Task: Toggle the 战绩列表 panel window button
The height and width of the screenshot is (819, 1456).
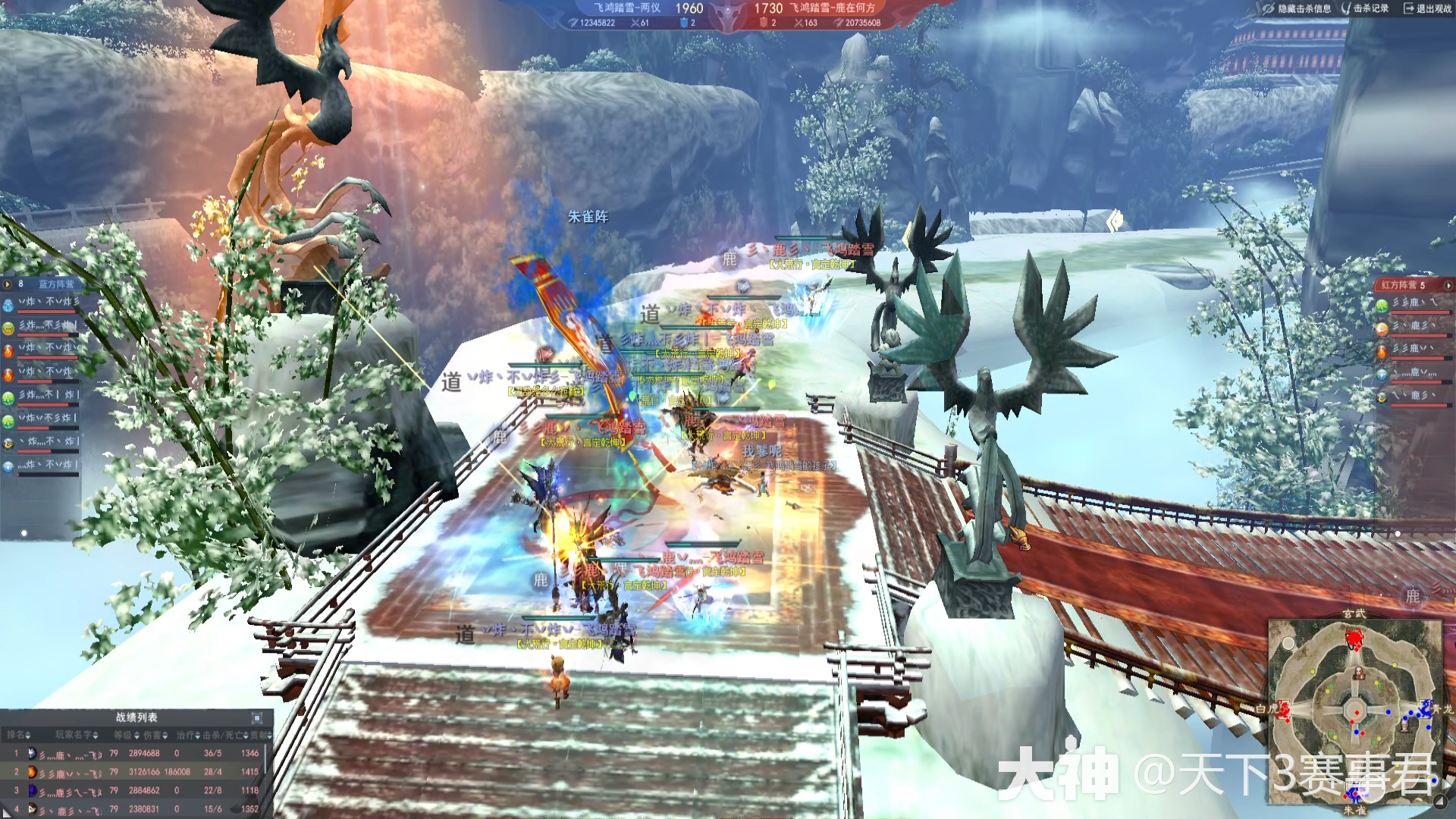Action: 257,717
